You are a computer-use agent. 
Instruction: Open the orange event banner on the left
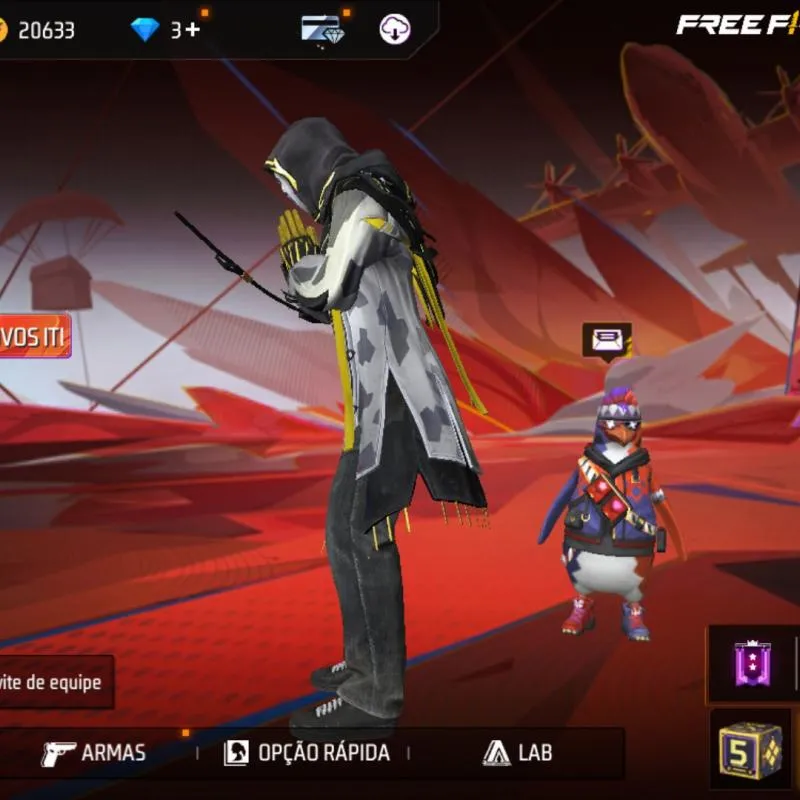[34, 337]
